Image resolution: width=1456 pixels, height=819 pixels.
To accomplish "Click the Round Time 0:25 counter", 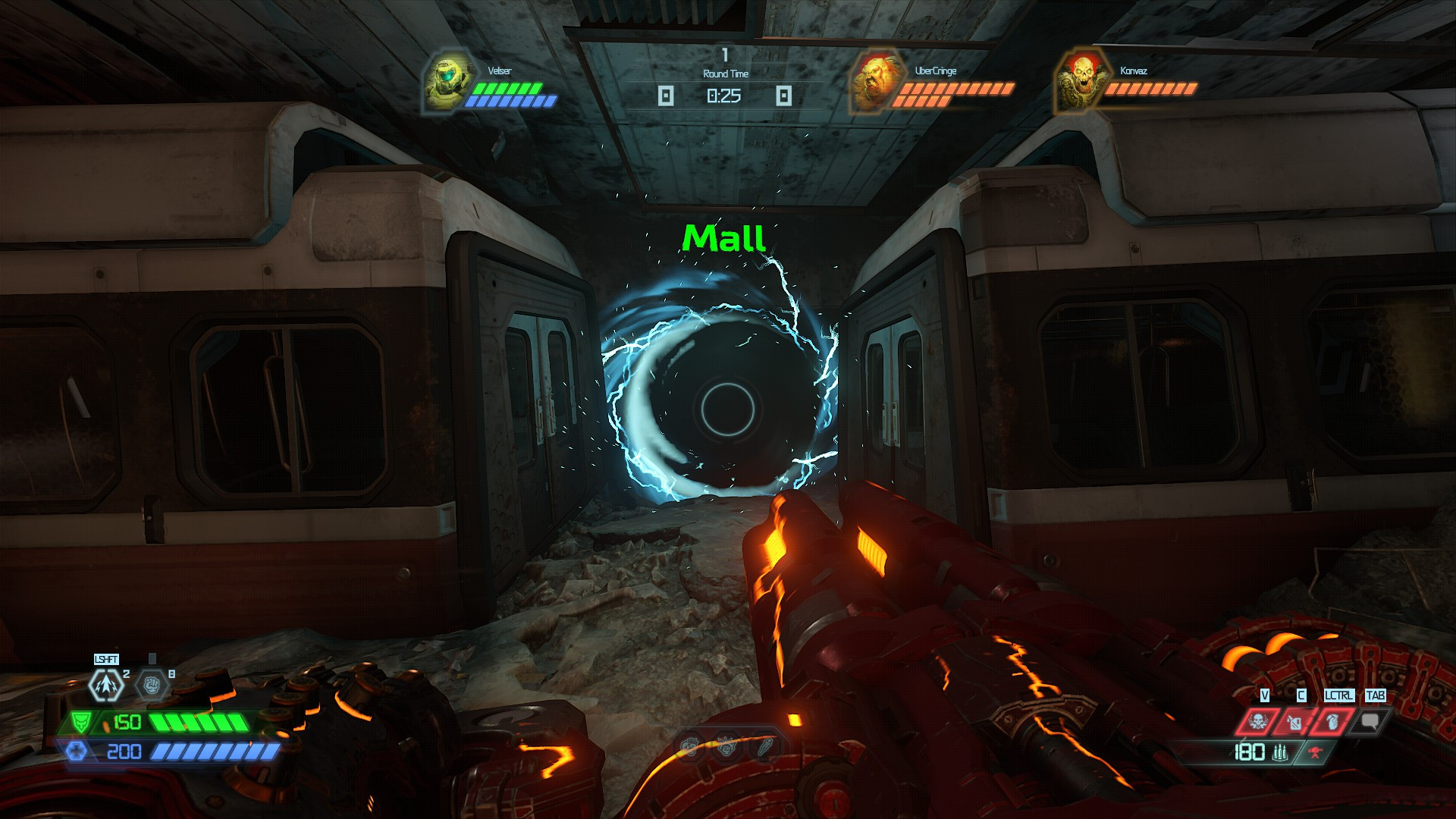I will tap(725, 96).
